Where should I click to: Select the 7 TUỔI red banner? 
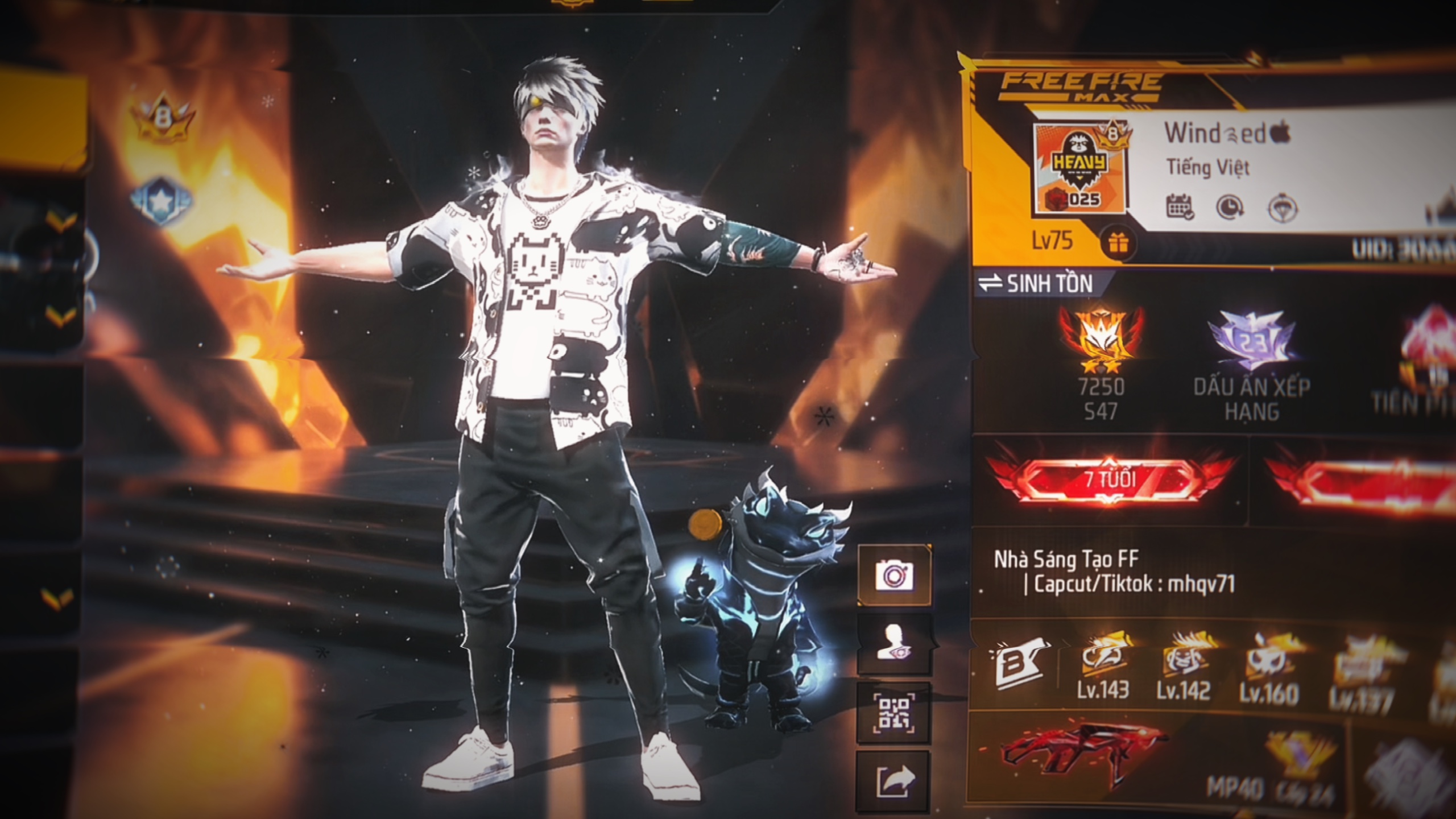1110,479
